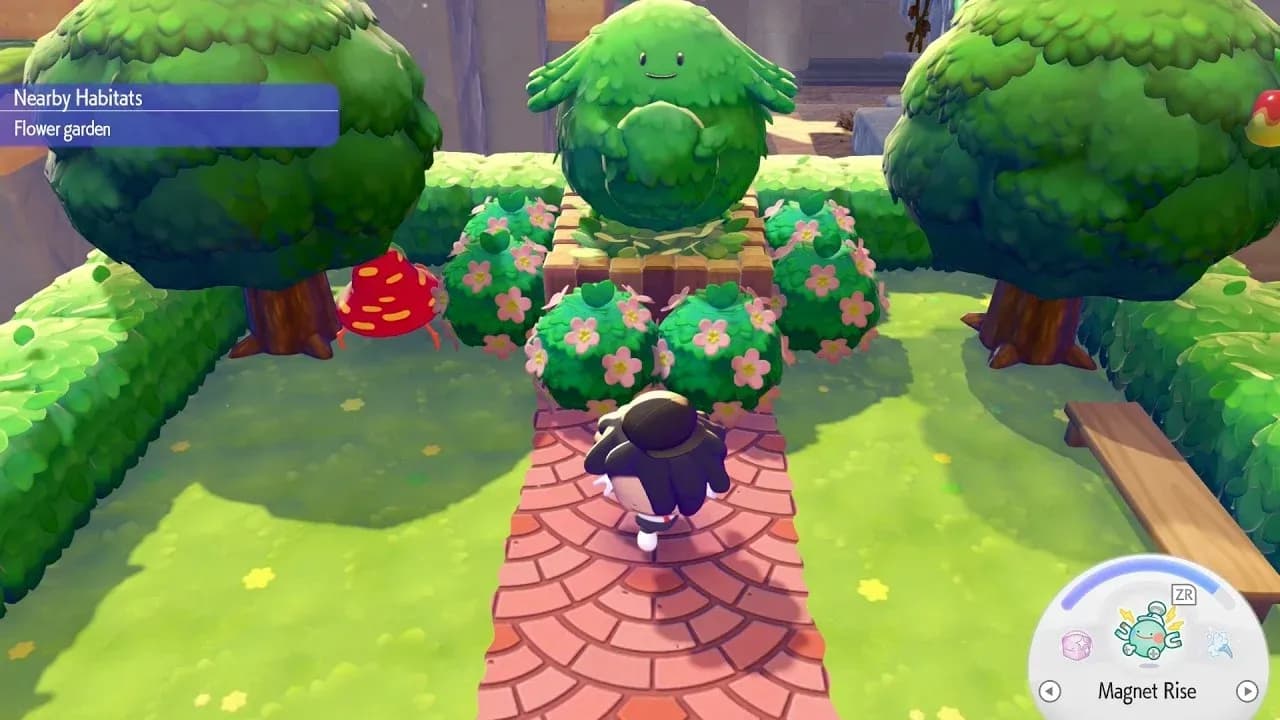Viewport: 1280px width, 720px height.
Task: Open the next move with the right arrow
Action: click(1247, 691)
